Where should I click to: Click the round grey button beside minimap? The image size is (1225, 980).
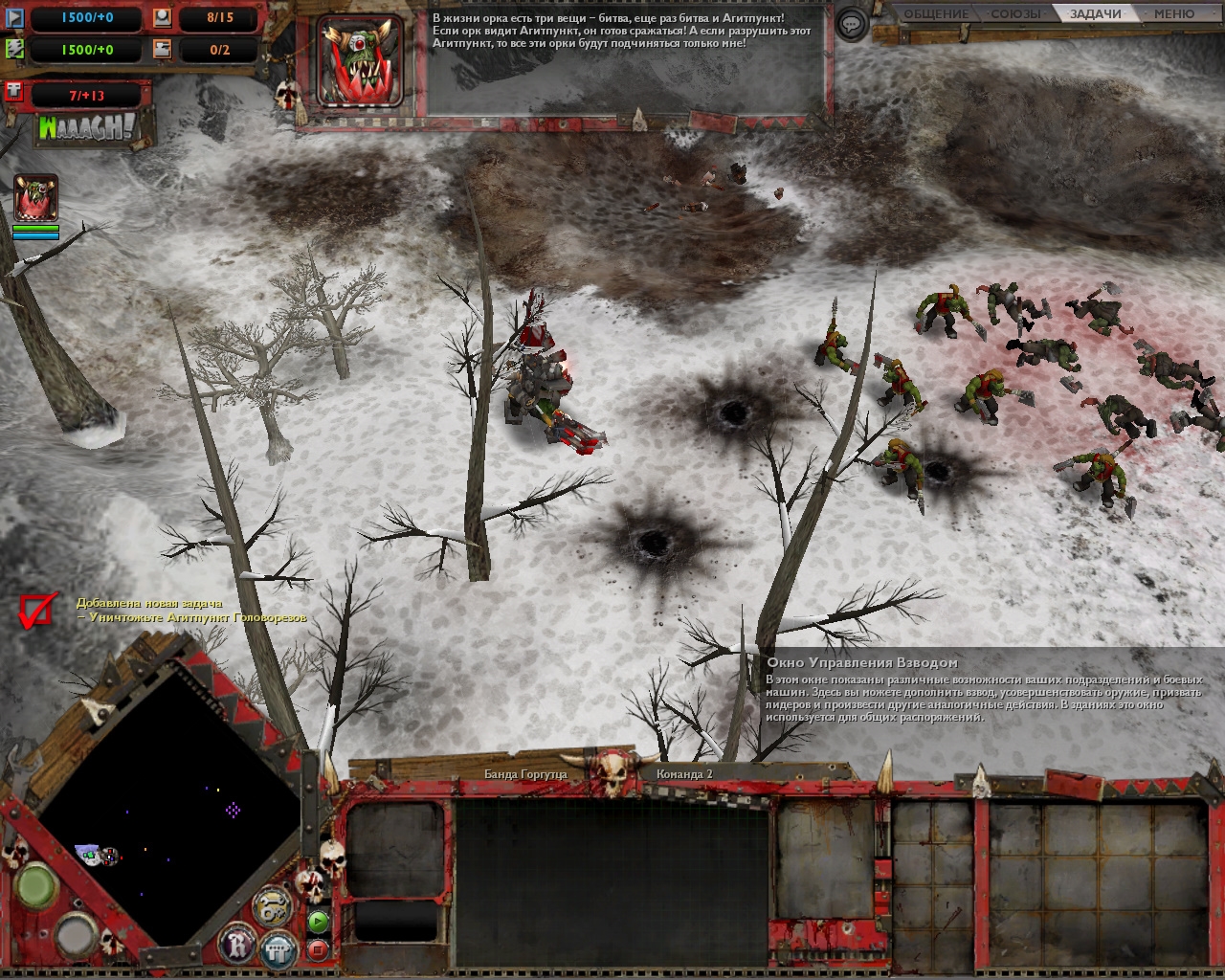tap(76, 933)
